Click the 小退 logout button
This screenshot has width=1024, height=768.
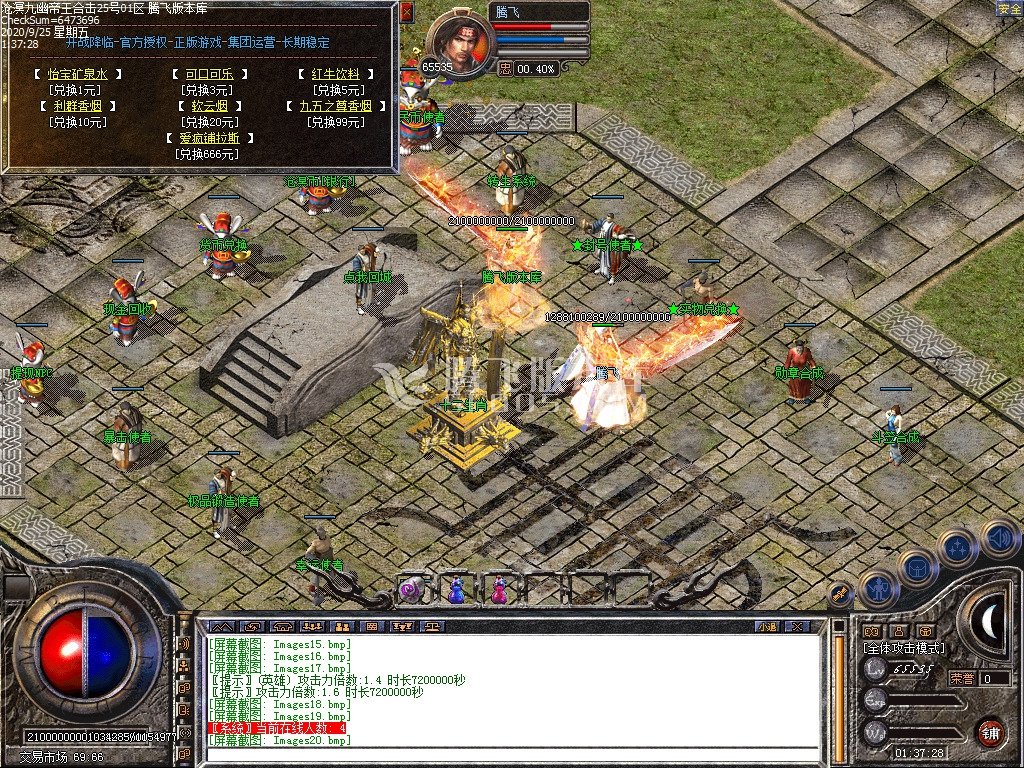click(767, 627)
